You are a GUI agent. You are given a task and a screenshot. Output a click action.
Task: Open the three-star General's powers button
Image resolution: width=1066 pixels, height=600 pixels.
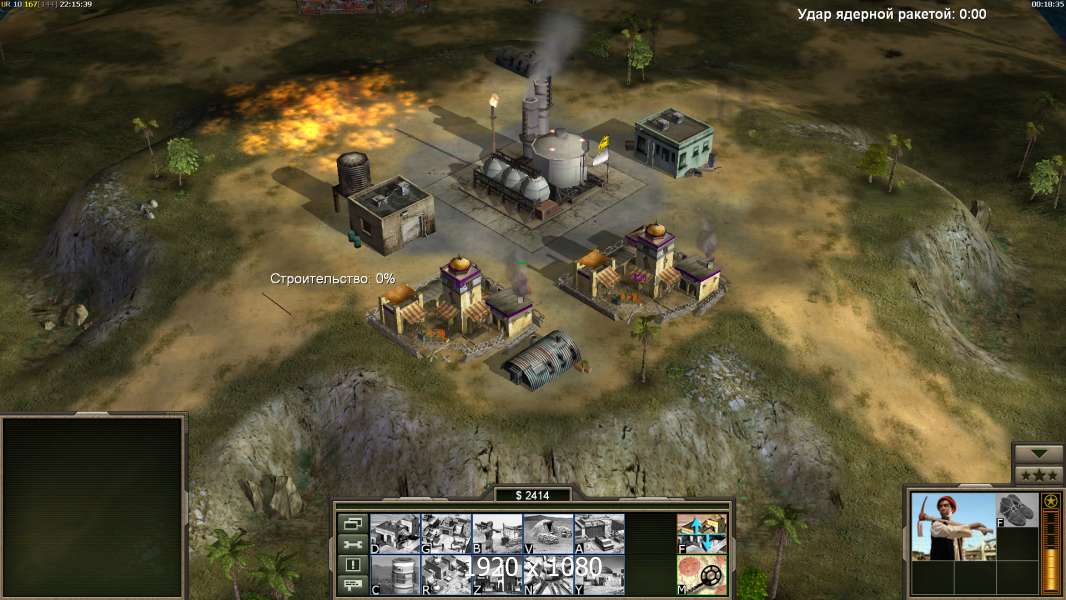1038,475
